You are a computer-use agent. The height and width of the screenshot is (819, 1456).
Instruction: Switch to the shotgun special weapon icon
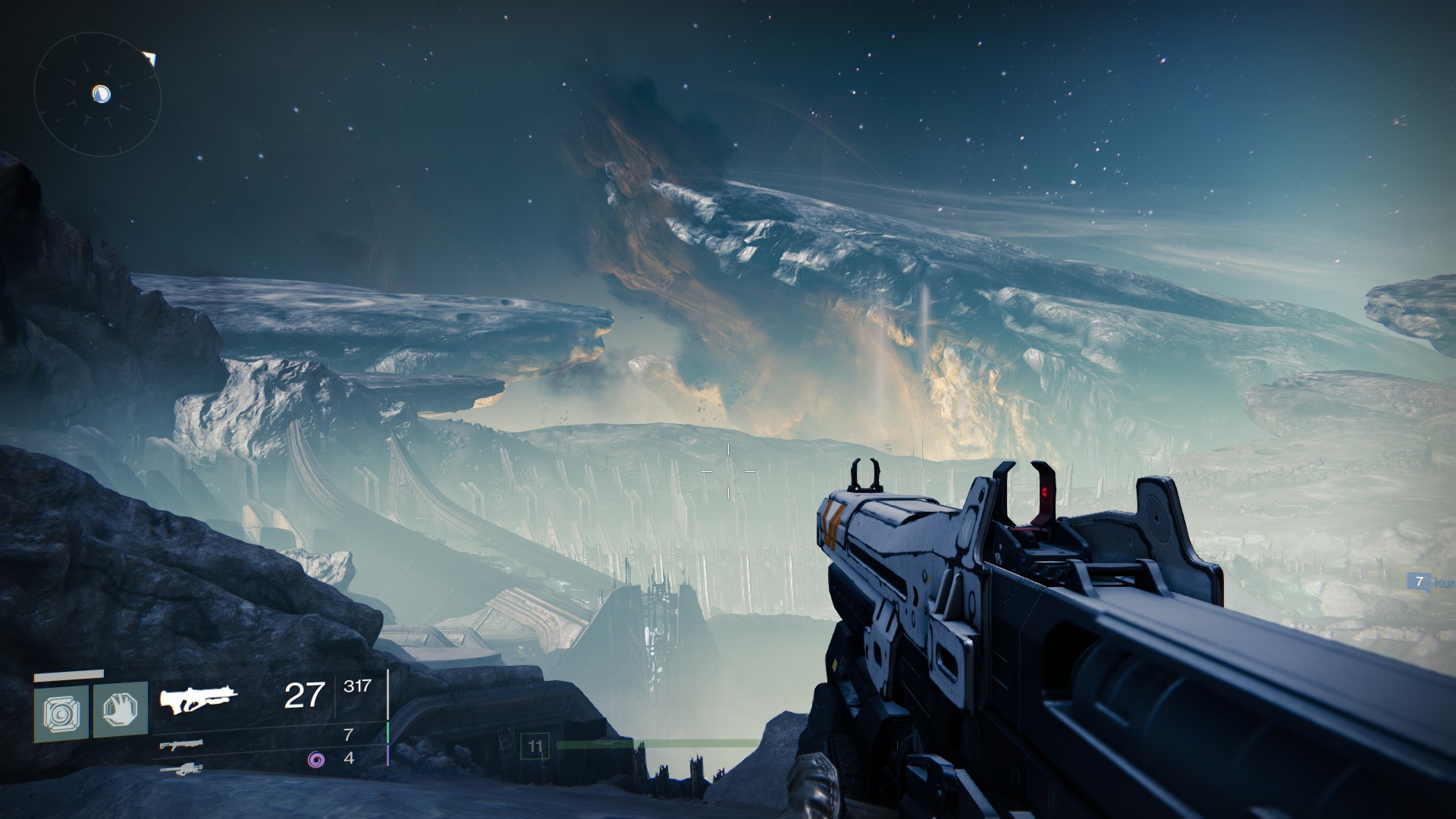point(181,745)
